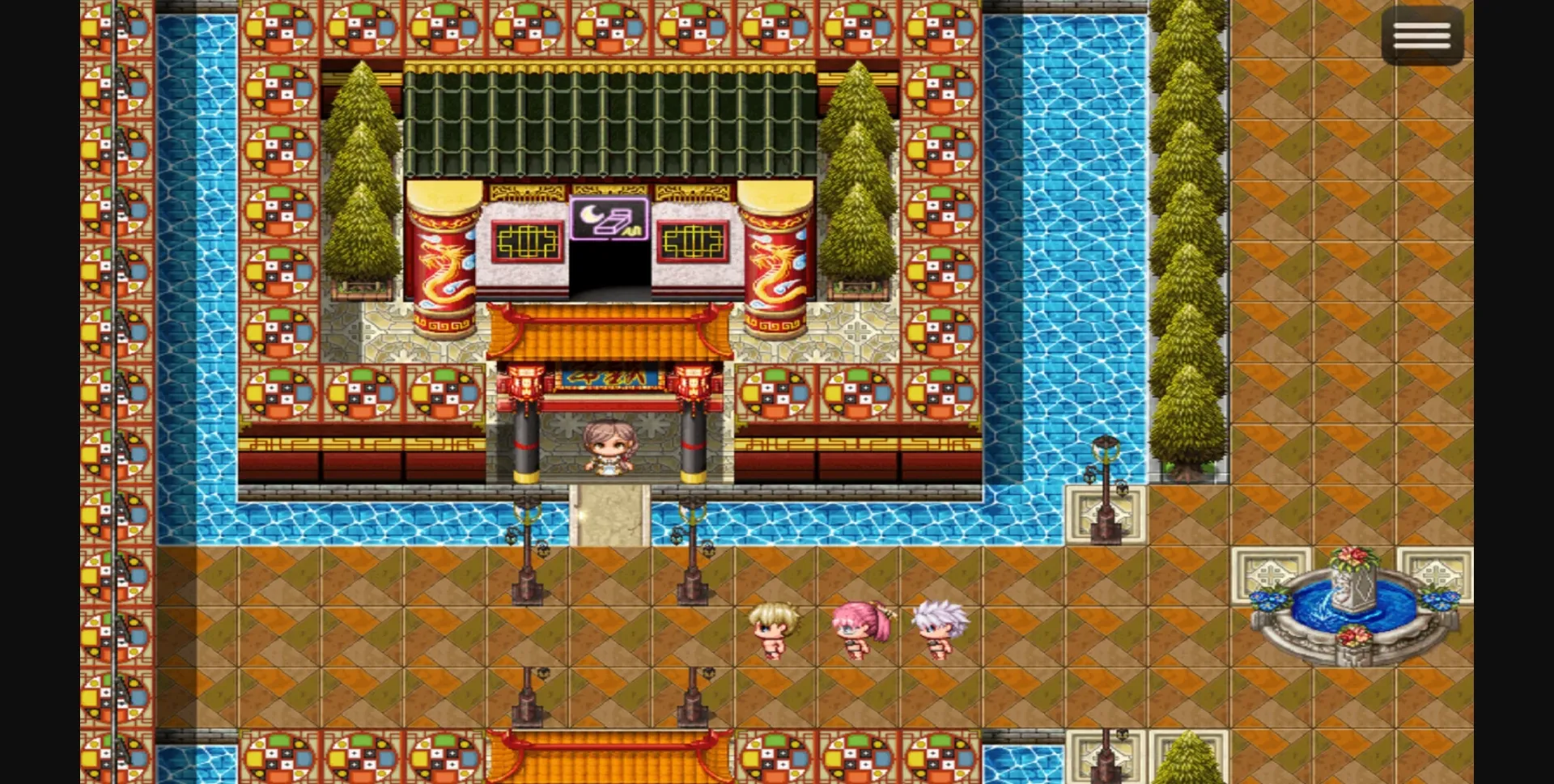Click the right yellow lattice window
The width and height of the screenshot is (1554, 784).
[692, 239]
